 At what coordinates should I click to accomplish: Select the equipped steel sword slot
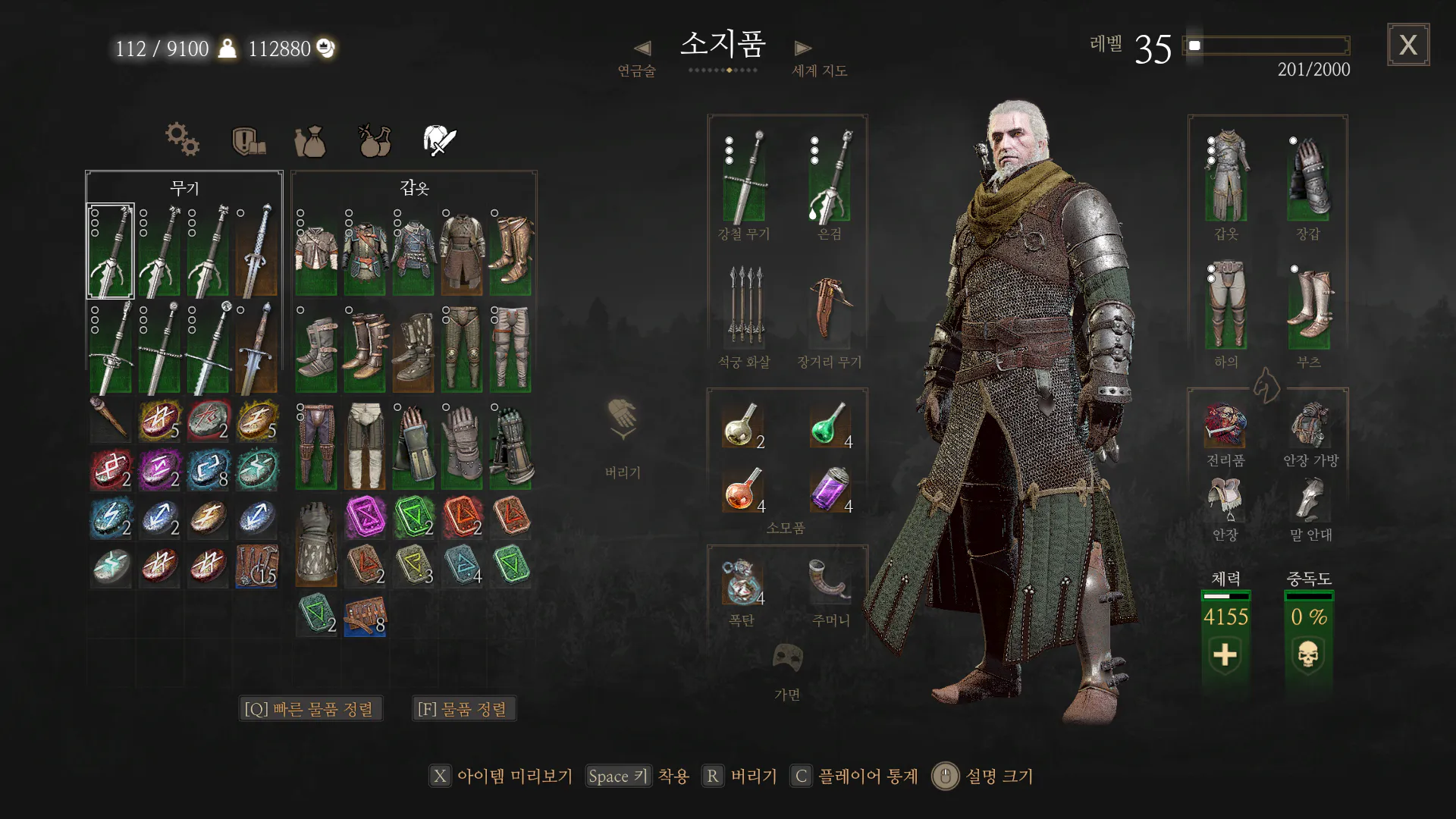pos(745,177)
